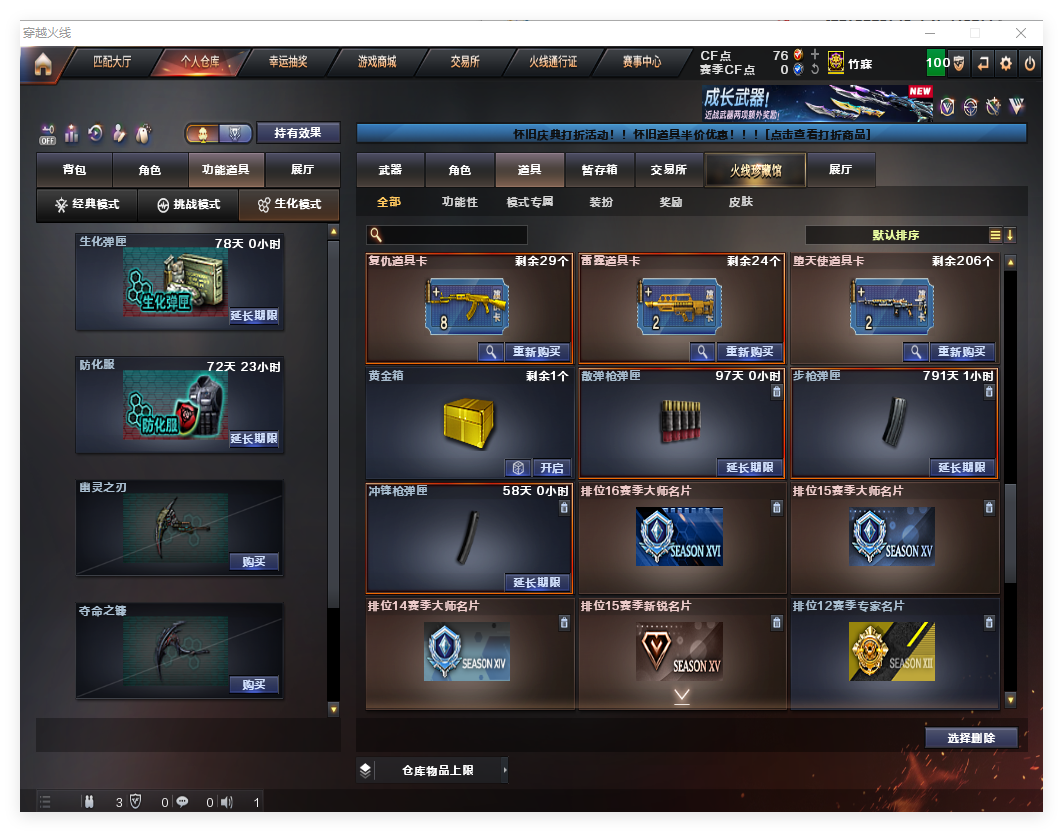Click the power exit icon
The image size is (1063, 832).
1030,63
